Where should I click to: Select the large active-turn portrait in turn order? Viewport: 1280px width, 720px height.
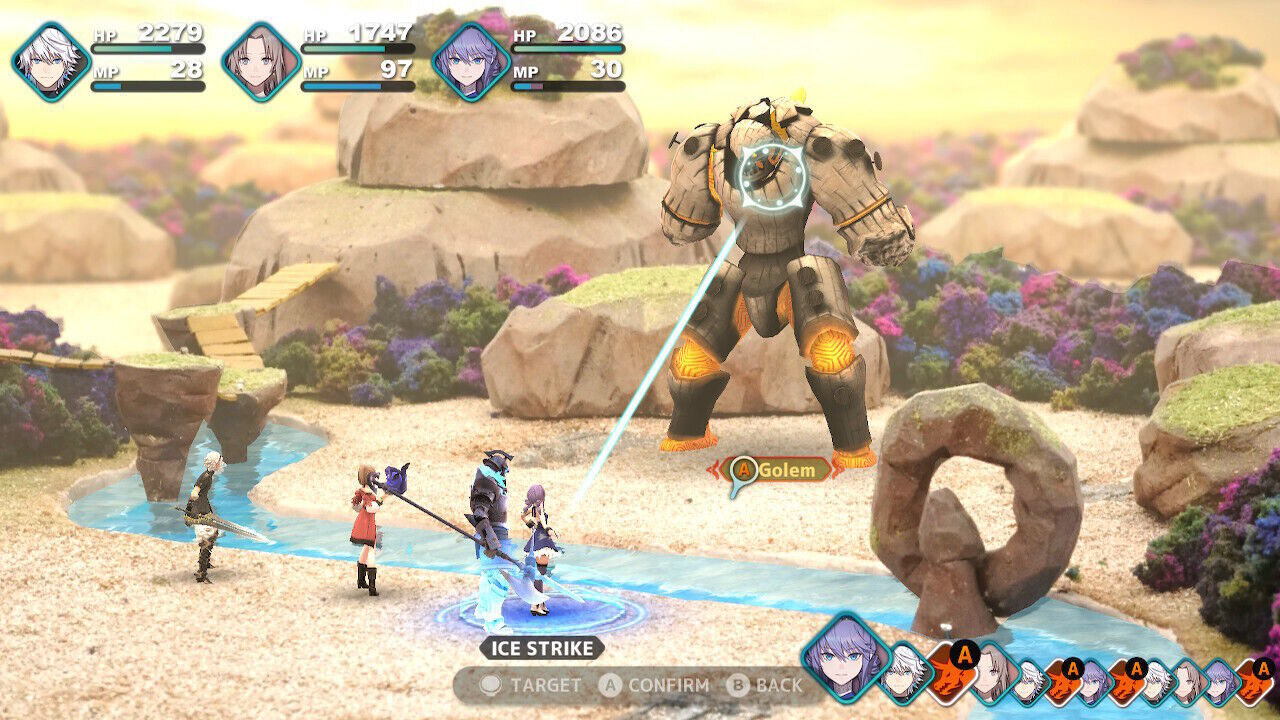pyautogui.click(x=846, y=656)
